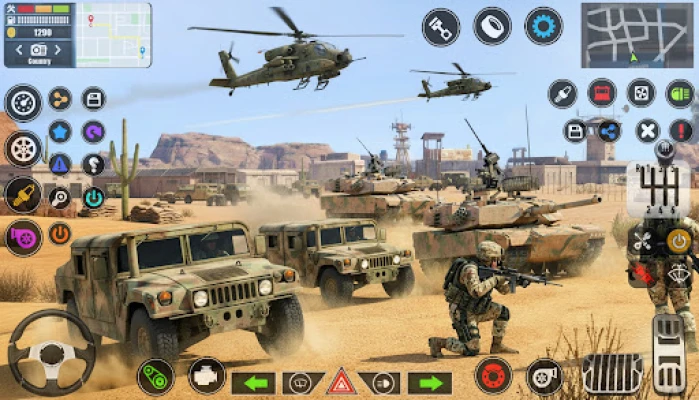Toggle the teal power button

point(93,197)
